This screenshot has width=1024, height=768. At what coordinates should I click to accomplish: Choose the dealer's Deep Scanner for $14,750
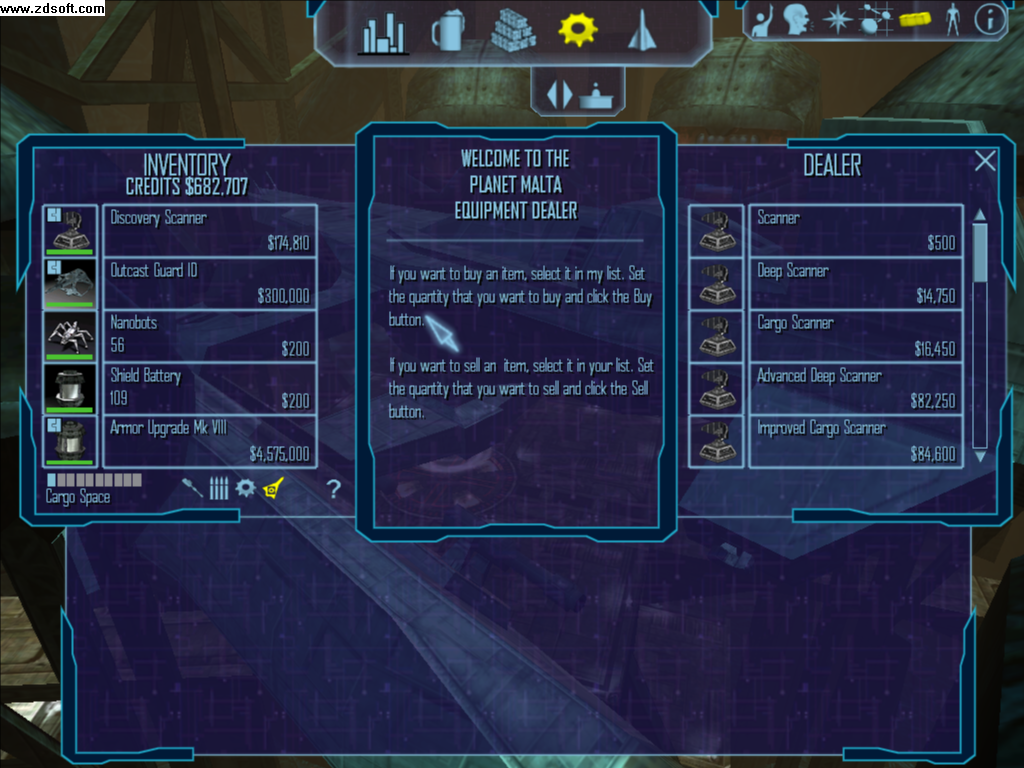[855, 283]
